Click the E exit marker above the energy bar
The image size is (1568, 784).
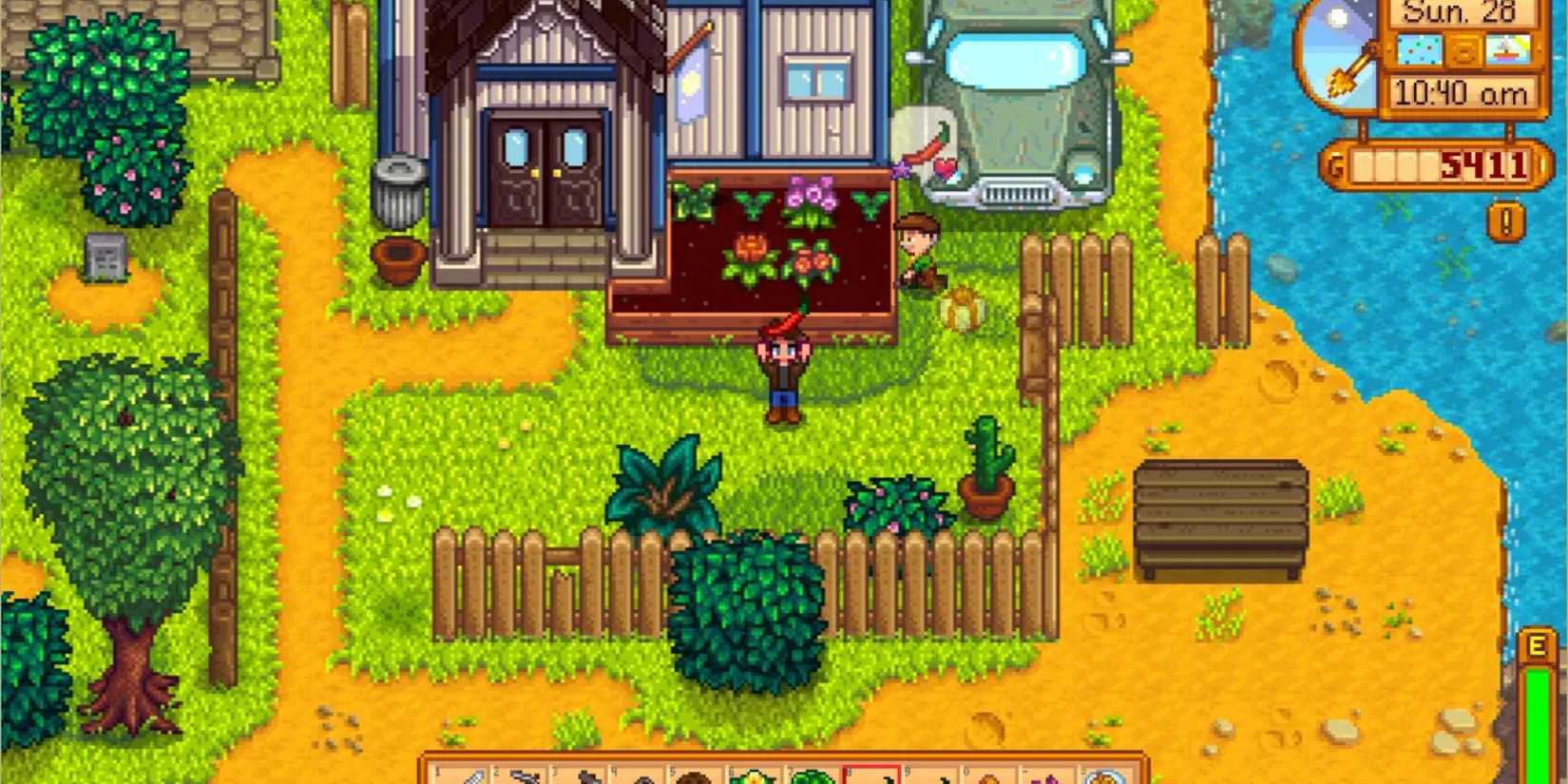coord(1537,645)
